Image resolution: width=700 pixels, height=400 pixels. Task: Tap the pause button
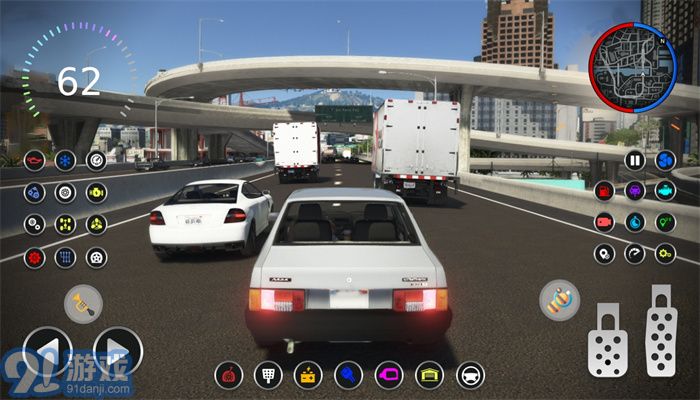point(635,160)
